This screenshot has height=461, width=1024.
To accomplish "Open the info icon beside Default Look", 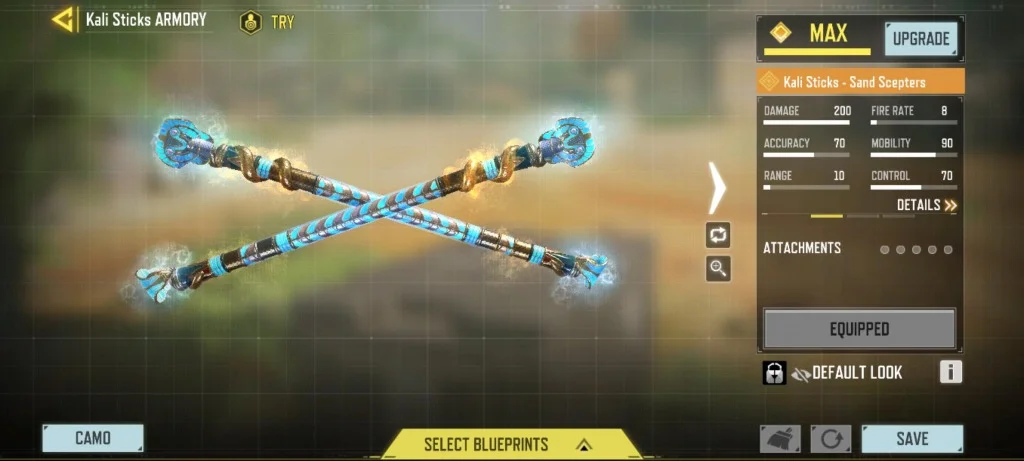I will tap(950, 373).
